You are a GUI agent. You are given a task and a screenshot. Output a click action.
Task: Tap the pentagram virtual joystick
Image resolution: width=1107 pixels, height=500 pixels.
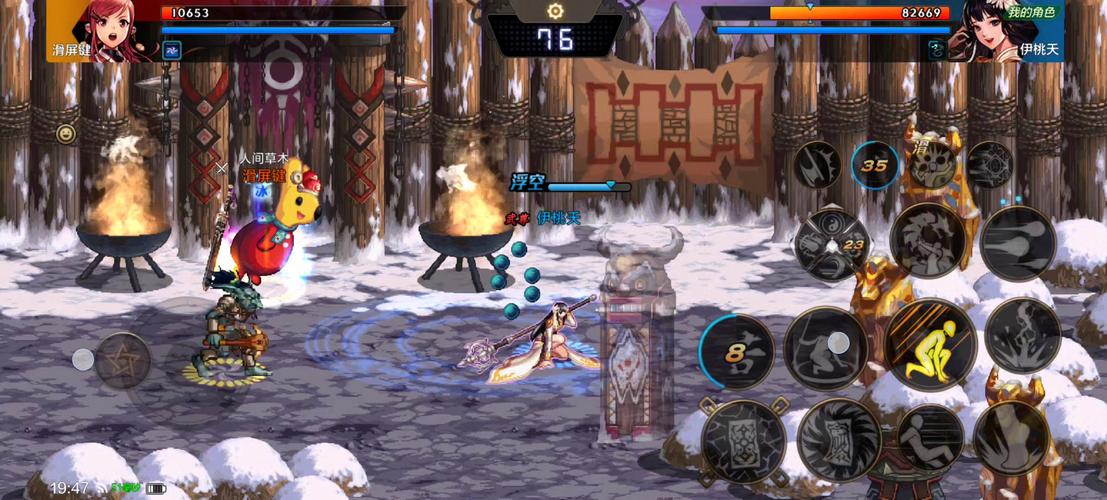click(x=123, y=360)
